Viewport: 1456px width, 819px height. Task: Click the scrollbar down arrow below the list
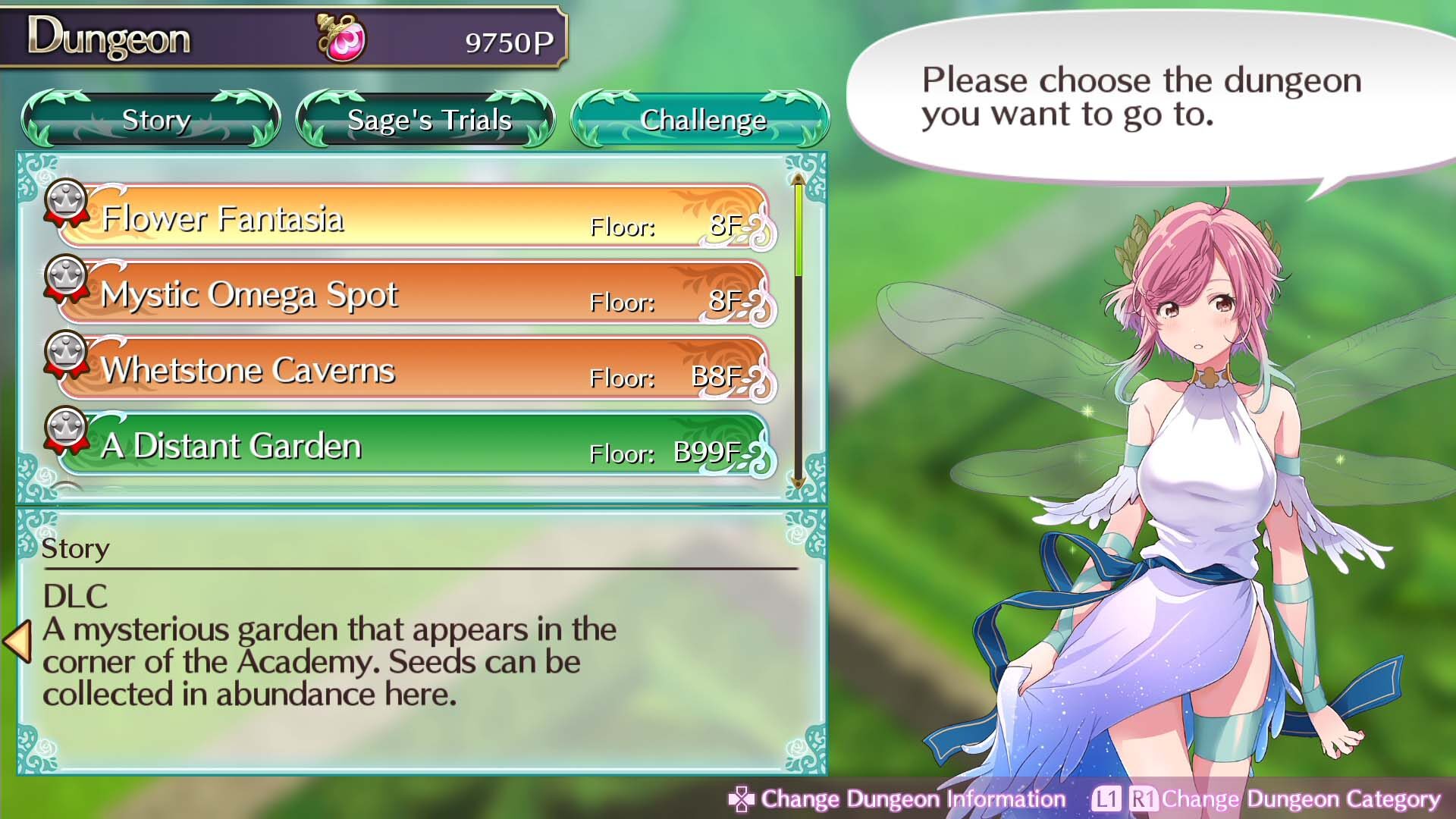click(x=798, y=484)
